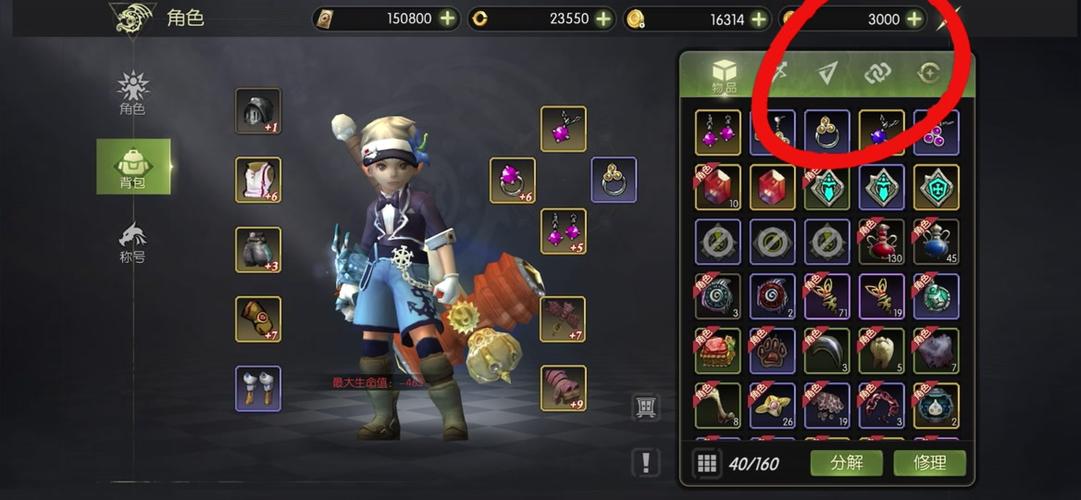Select the equipped helmet slot +1
The image size is (1081, 500).
tap(258, 111)
